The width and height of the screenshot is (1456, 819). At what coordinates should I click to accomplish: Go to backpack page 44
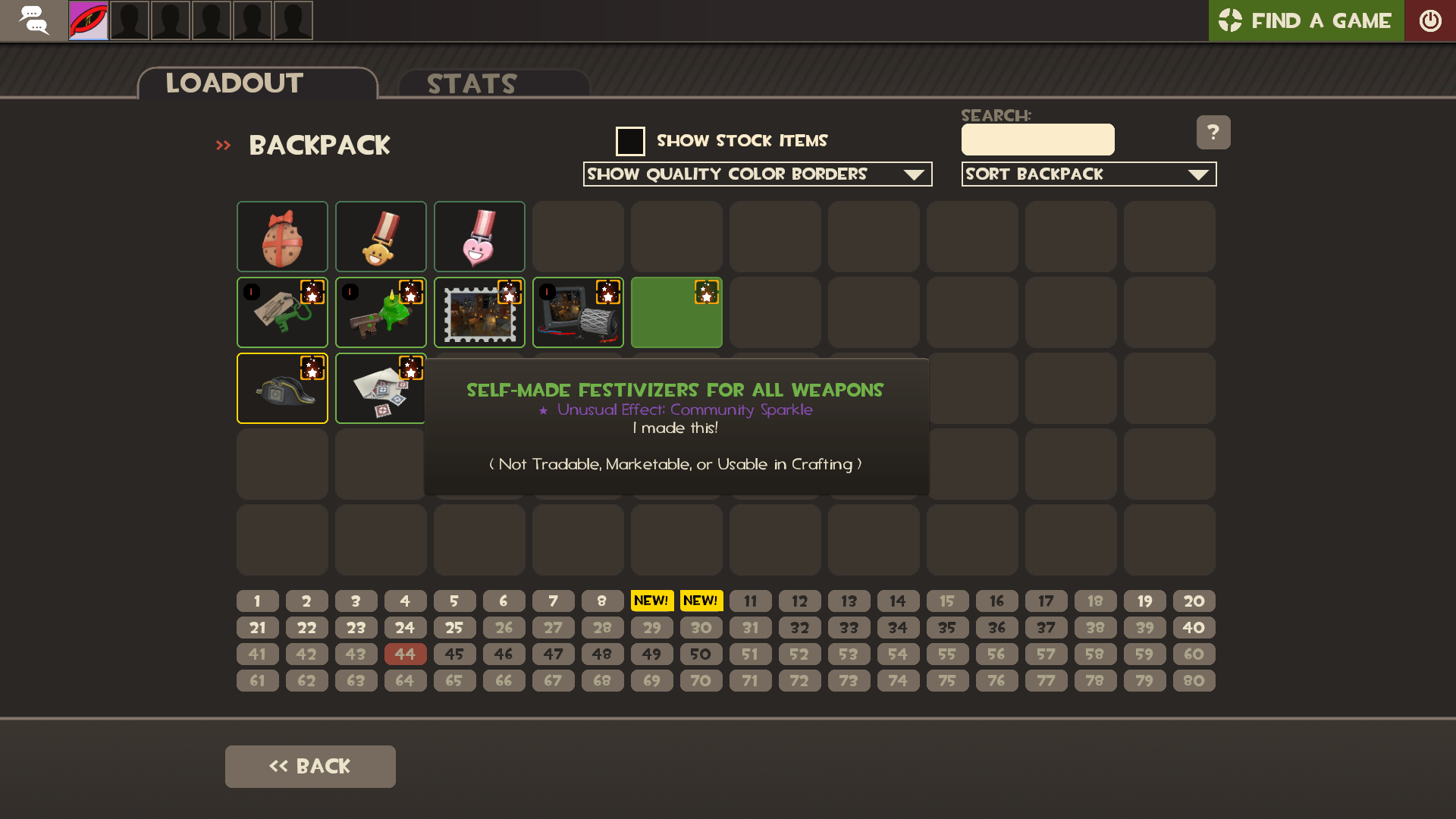pos(405,654)
